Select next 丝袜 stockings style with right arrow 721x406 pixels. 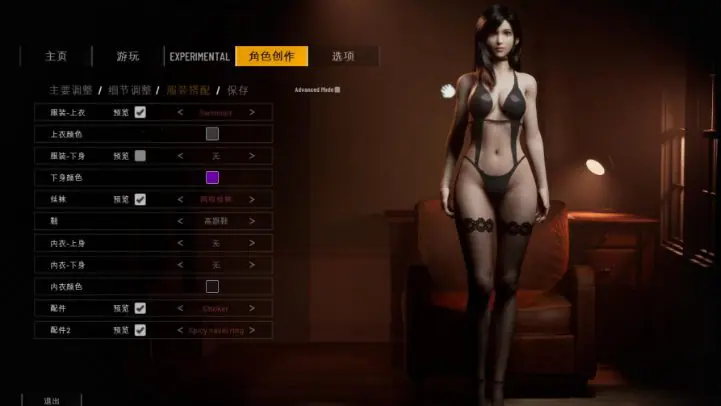point(252,199)
